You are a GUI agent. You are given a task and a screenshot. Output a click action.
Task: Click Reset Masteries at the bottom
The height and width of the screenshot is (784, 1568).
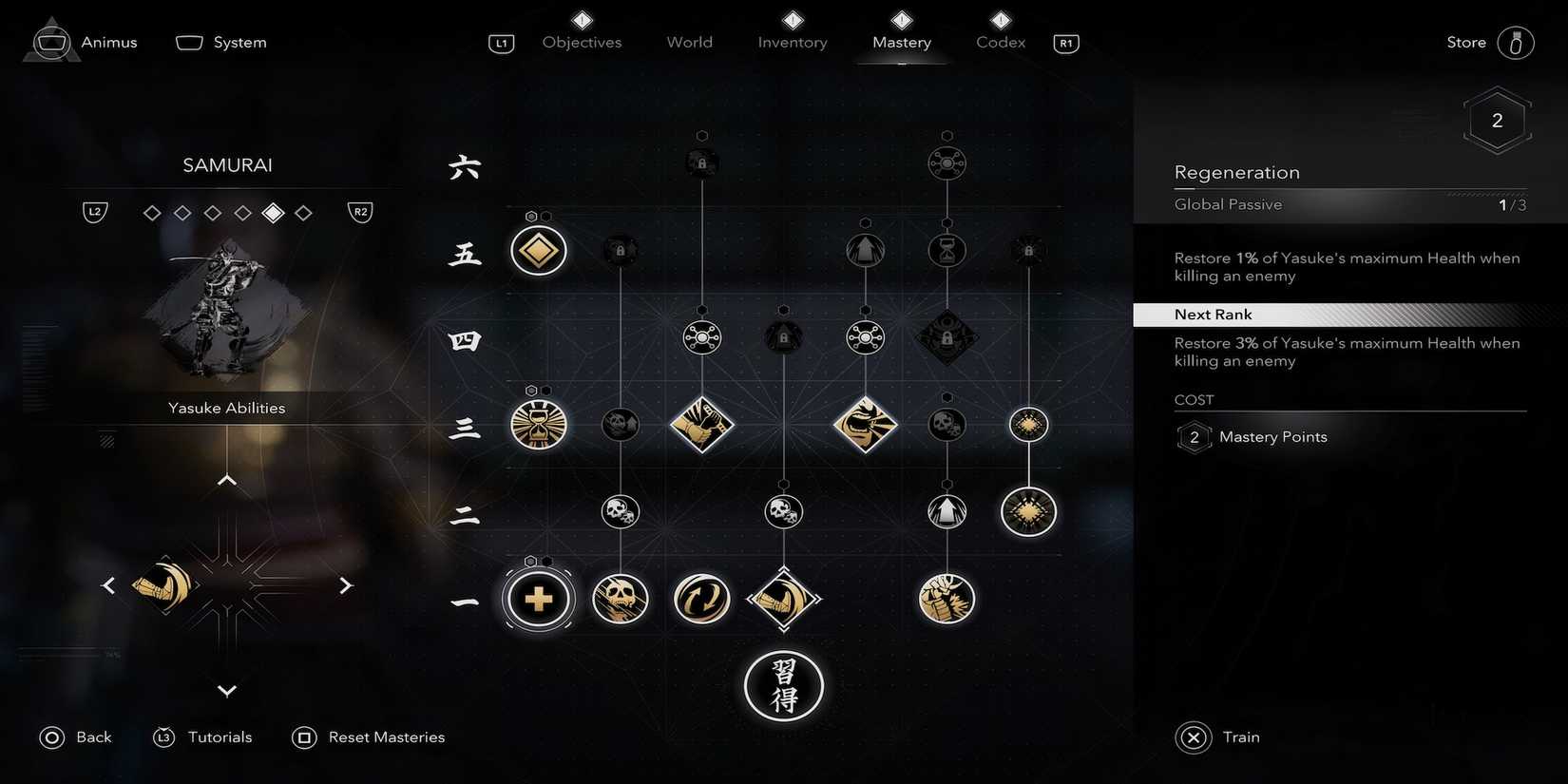(386, 736)
